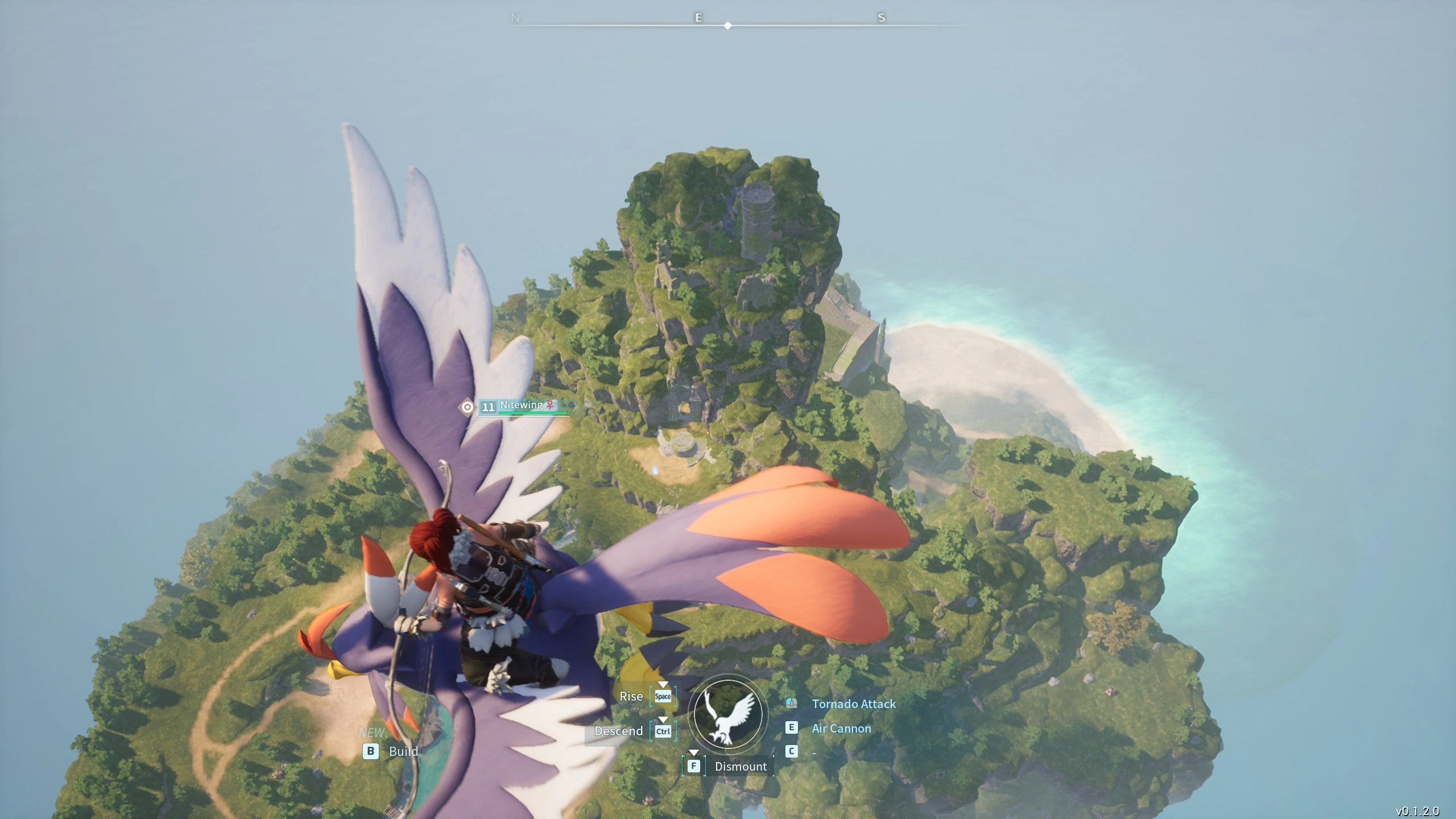
Task: Click the female gender symbol on Nitewing's nameplate
Action: coord(549,405)
